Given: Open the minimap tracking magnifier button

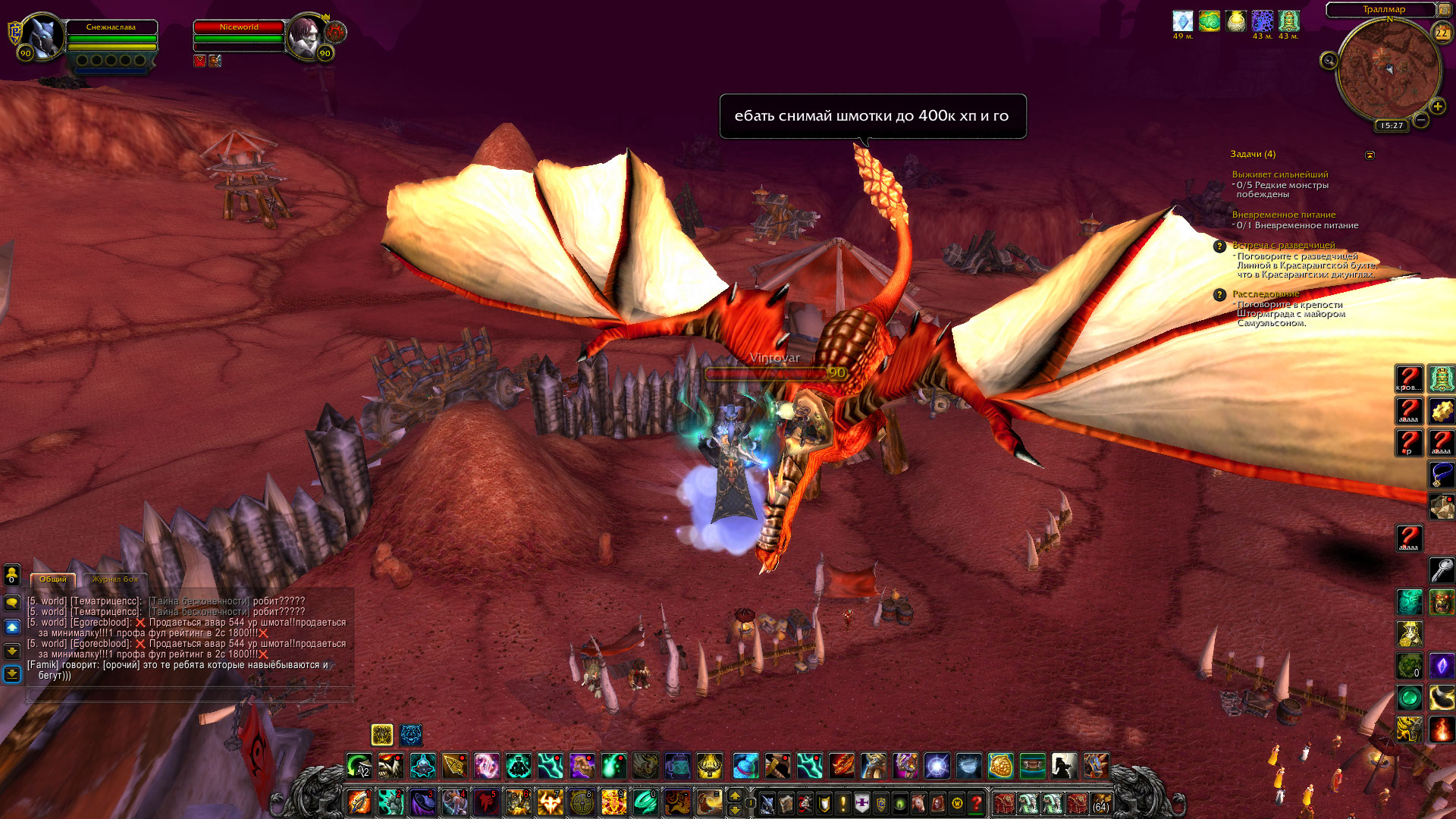Looking at the screenshot, I should [x=1329, y=61].
